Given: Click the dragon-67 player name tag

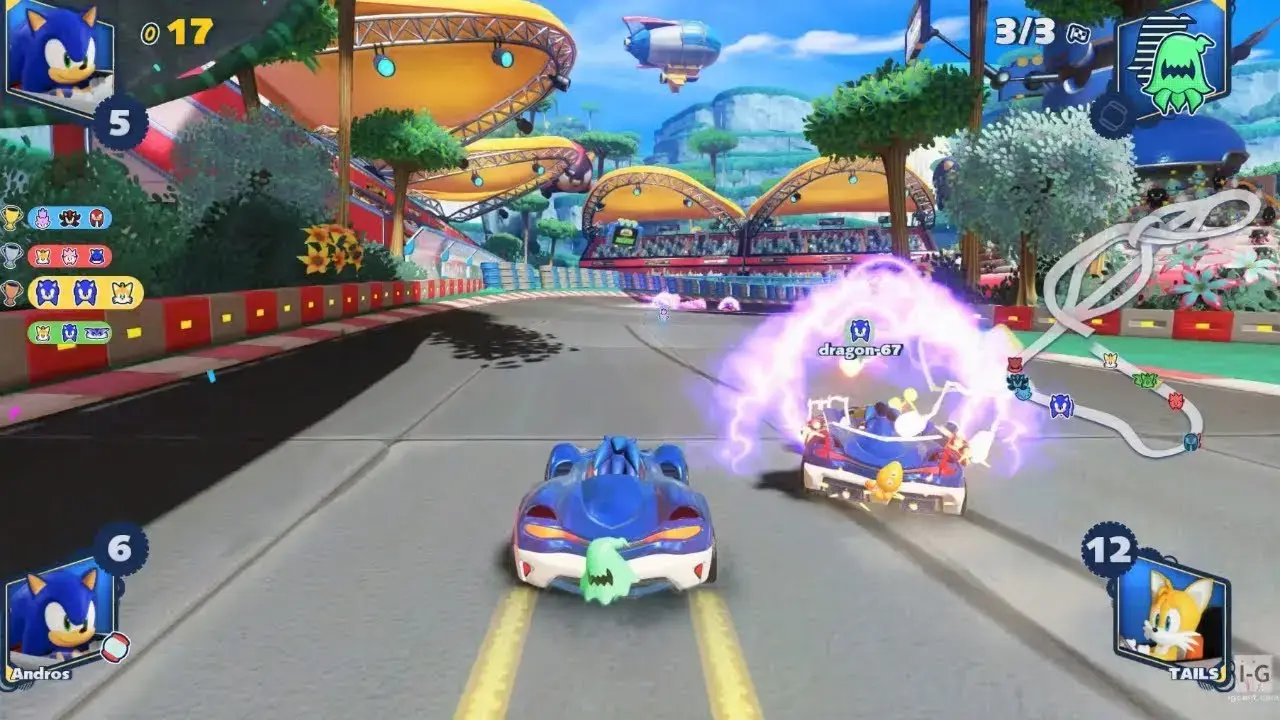Looking at the screenshot, I should [859, 350].
